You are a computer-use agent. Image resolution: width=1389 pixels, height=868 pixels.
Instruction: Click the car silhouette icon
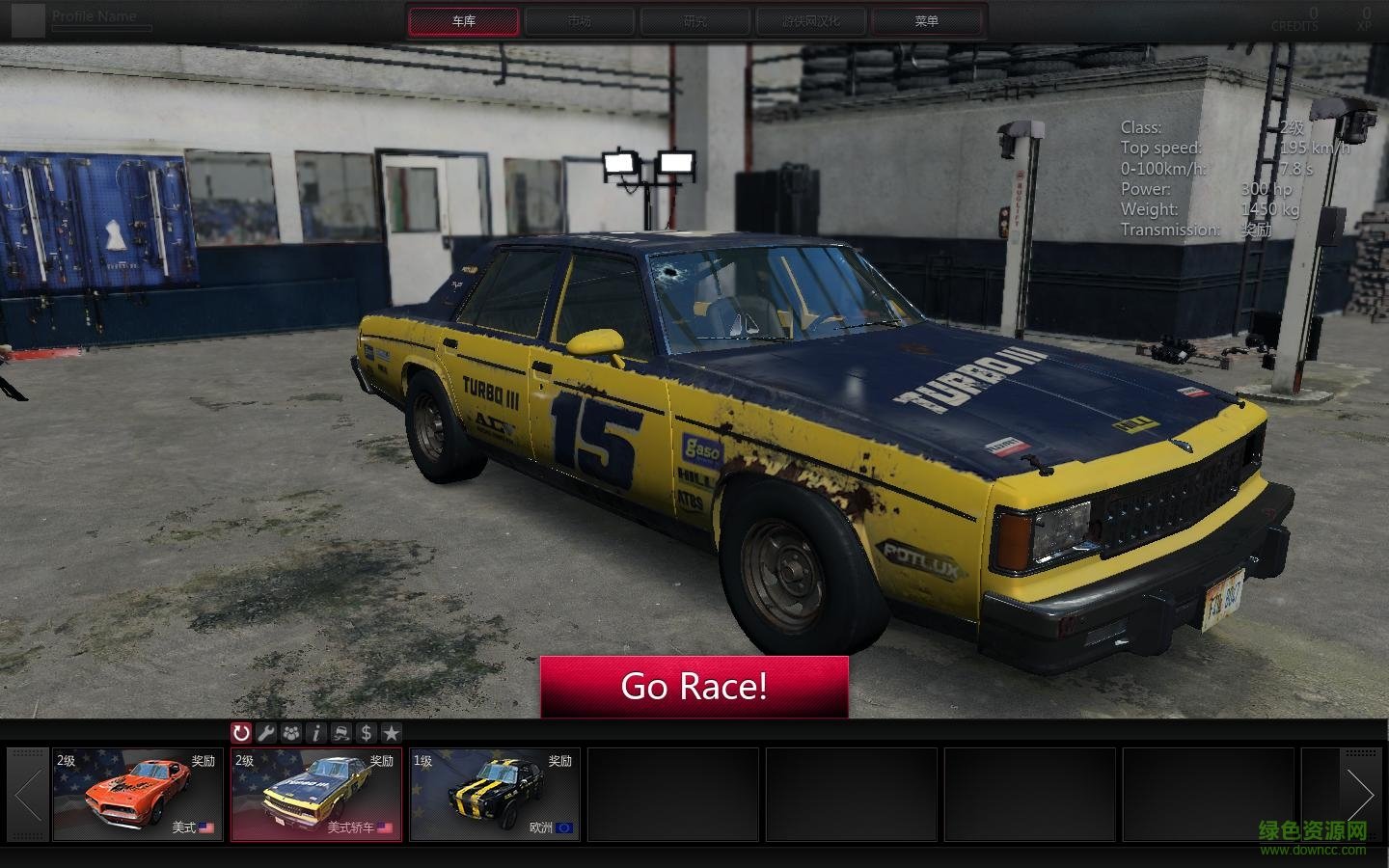[x=341, y=733]
